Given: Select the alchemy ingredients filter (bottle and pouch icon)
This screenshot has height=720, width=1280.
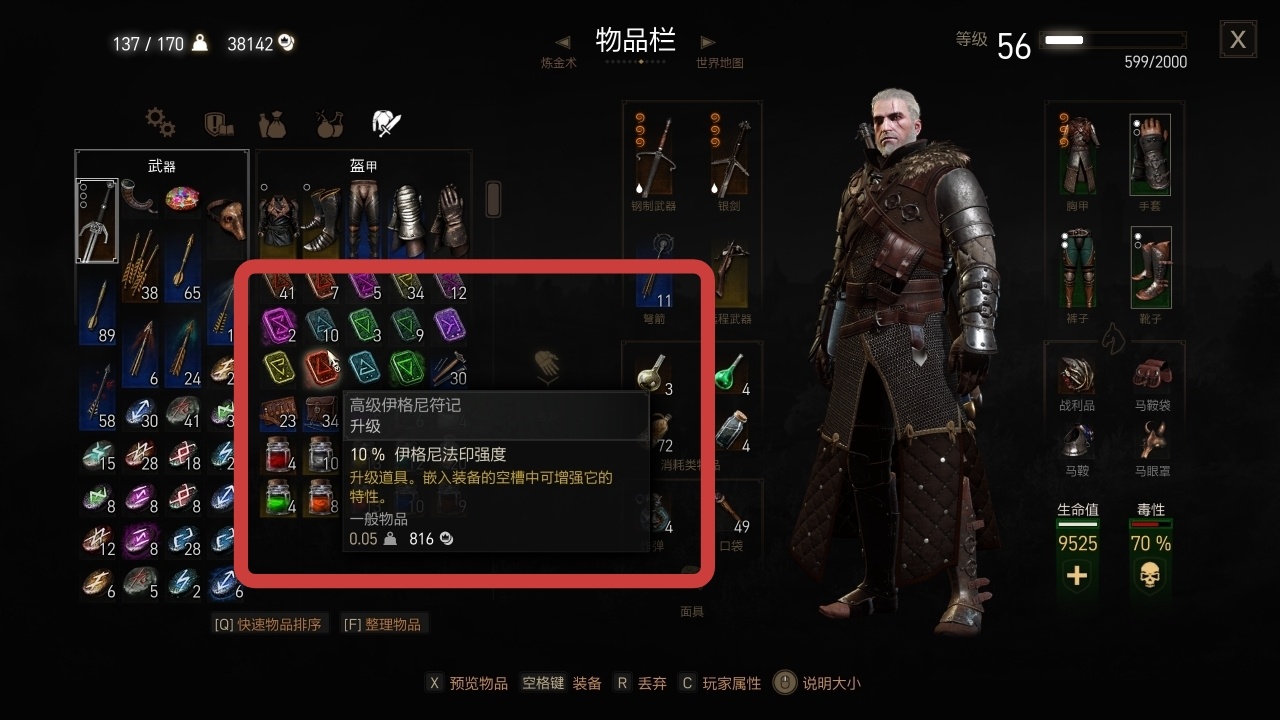Looking at the screenshot, I should pyautogui.click(x=273, y=122).
